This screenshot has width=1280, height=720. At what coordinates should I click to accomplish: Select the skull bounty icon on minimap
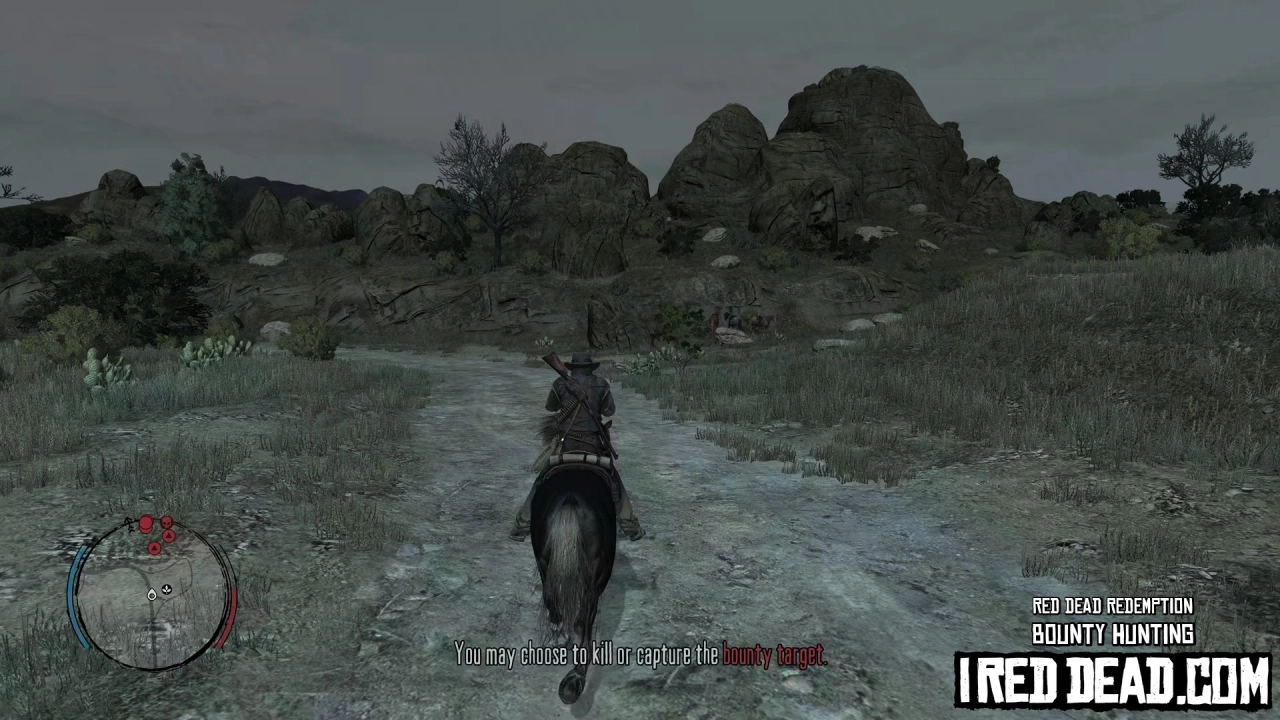pos(166,522)
